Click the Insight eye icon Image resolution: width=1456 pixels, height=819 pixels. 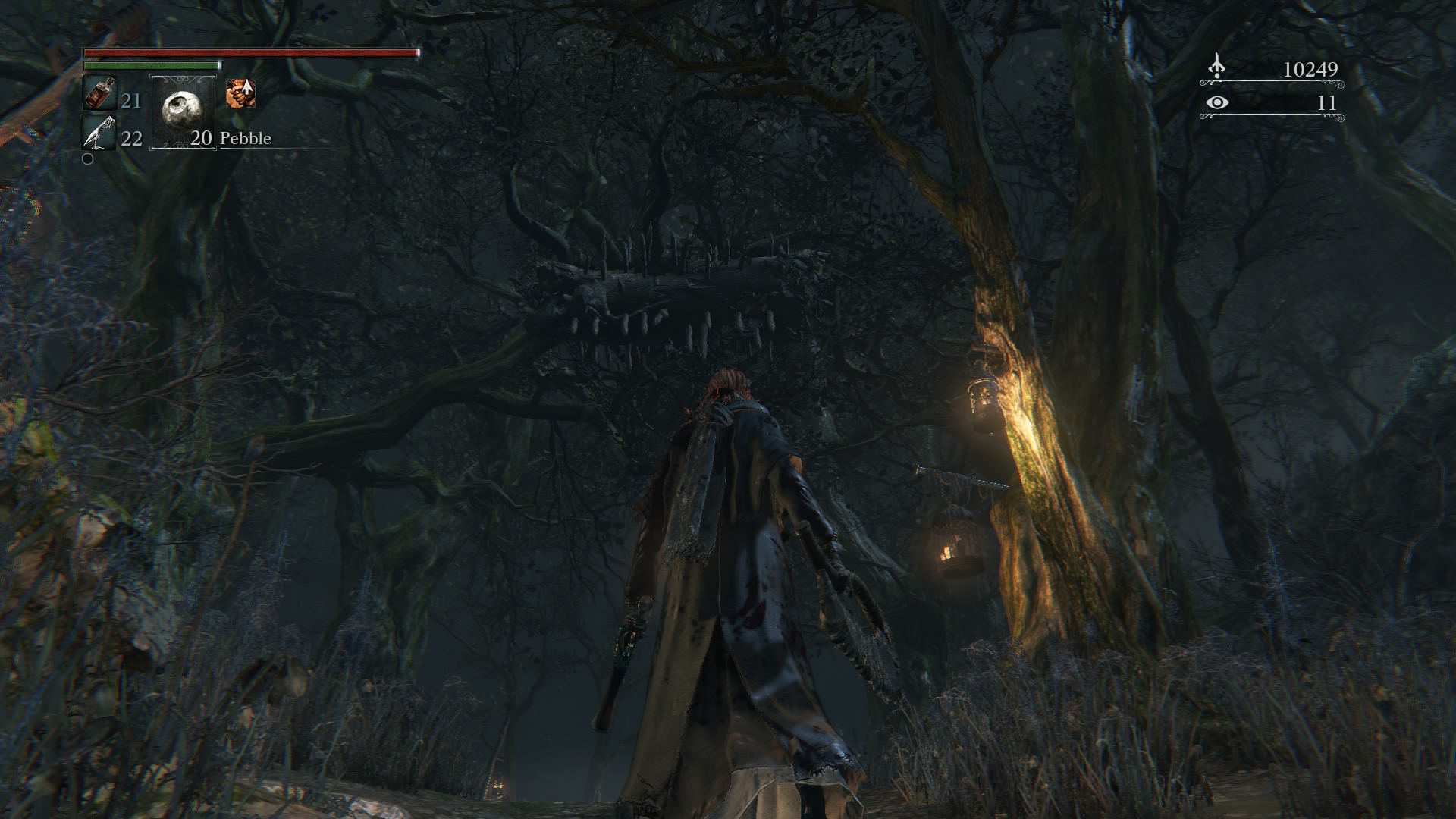tap(1217, 102)
